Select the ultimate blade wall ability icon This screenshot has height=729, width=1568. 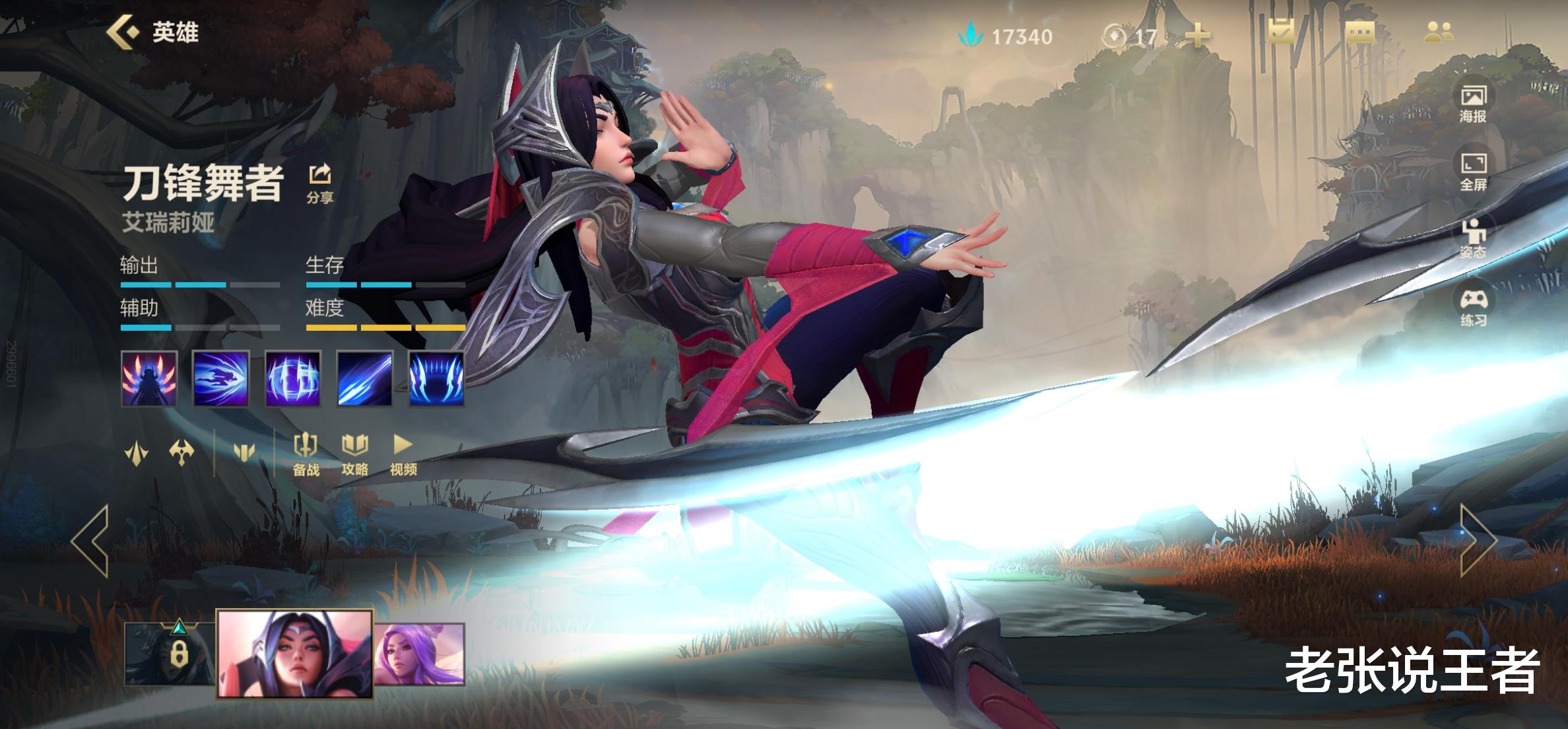(436, 378)
